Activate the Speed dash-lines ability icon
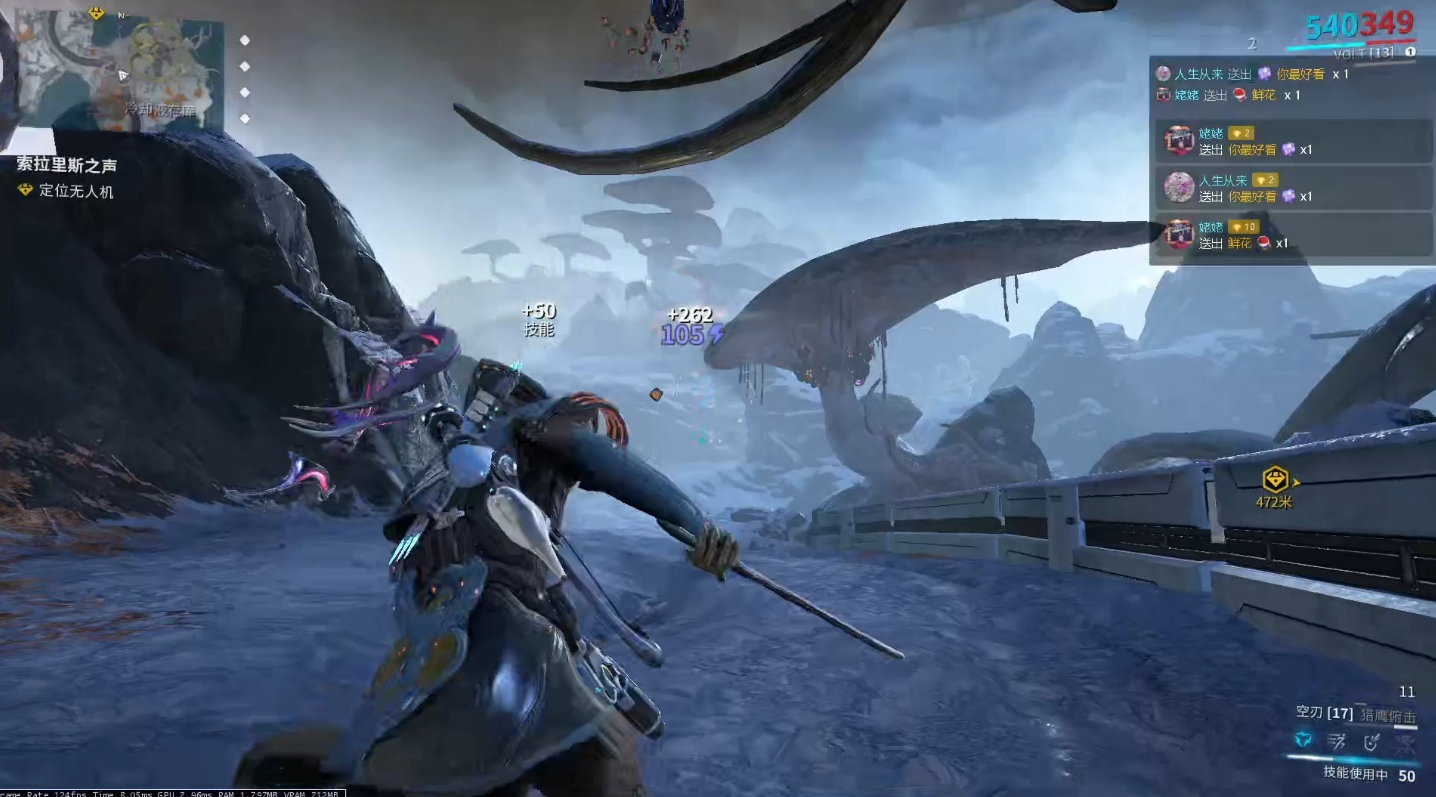Viewport: 1436px width, 797px height. click(x=1337, y=740)
